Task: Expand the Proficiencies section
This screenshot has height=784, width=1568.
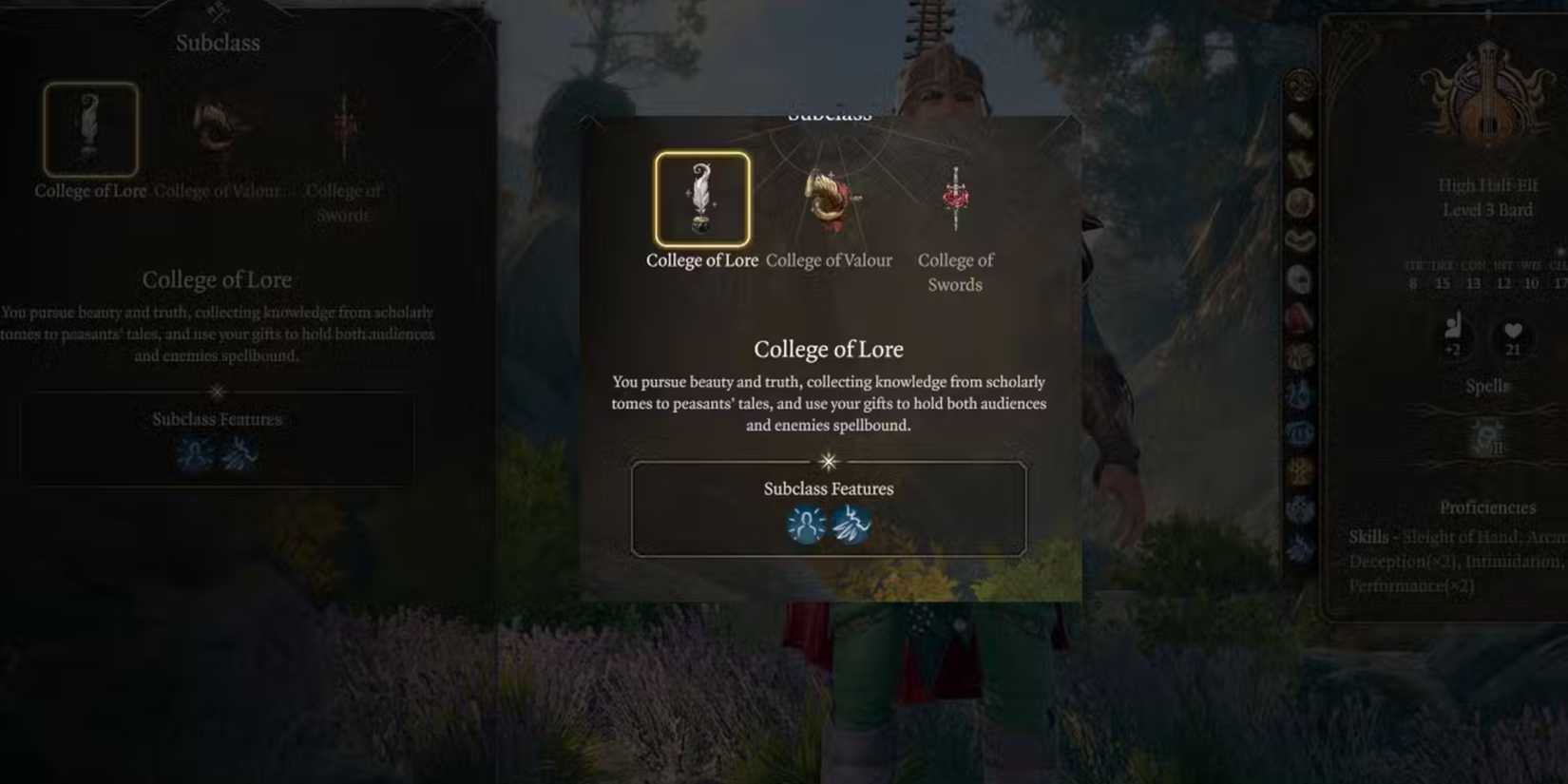Action: pyautogui.click(x=1487, y=507)
